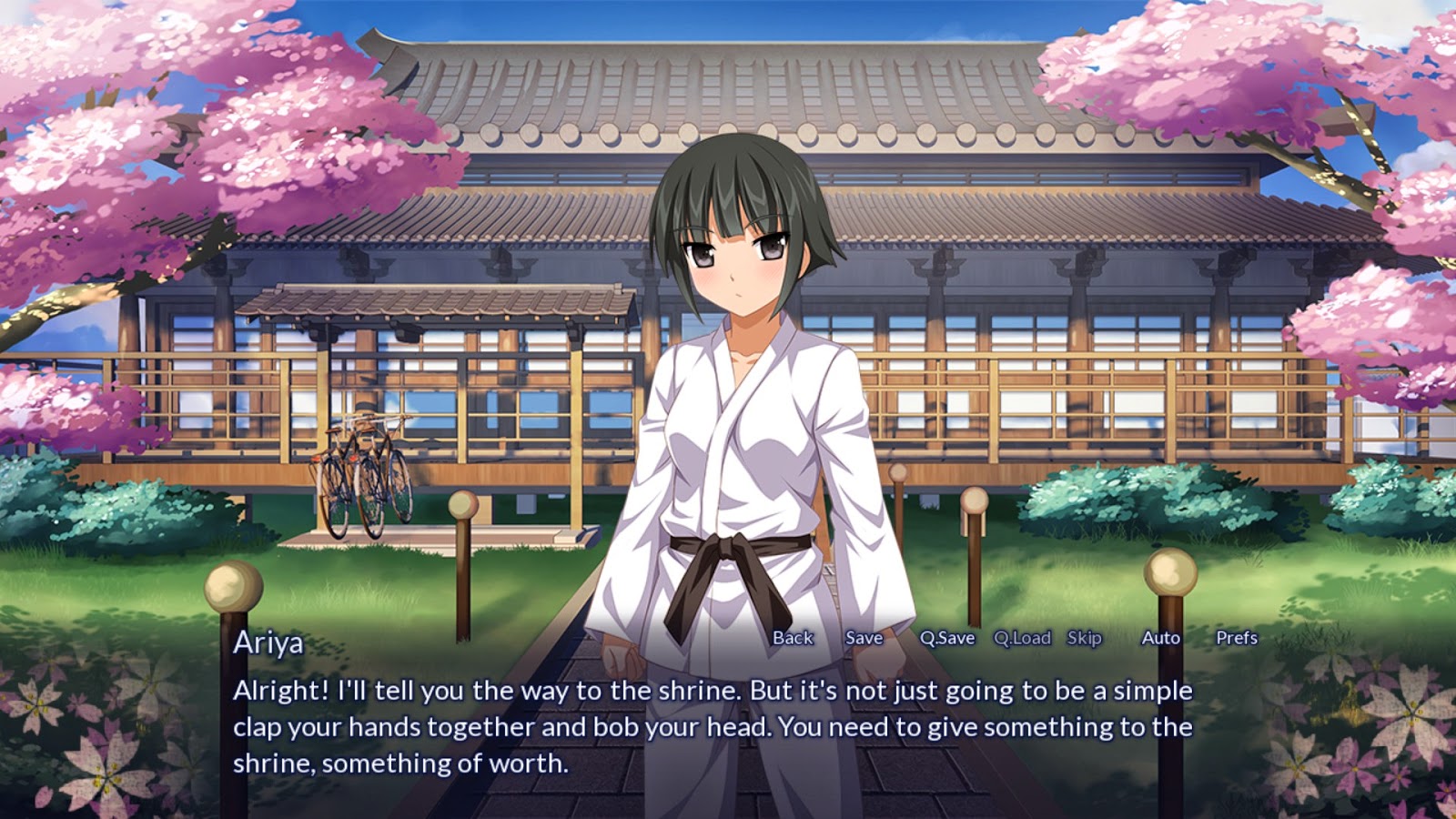Rewind dialogue using the Back option

pos(793,639)
